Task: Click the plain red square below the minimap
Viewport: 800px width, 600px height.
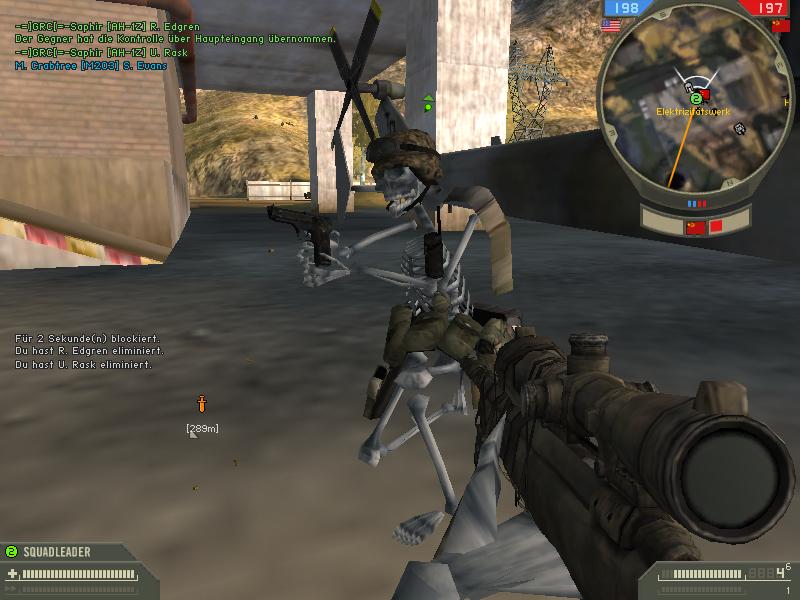Action: click(716, 227)
